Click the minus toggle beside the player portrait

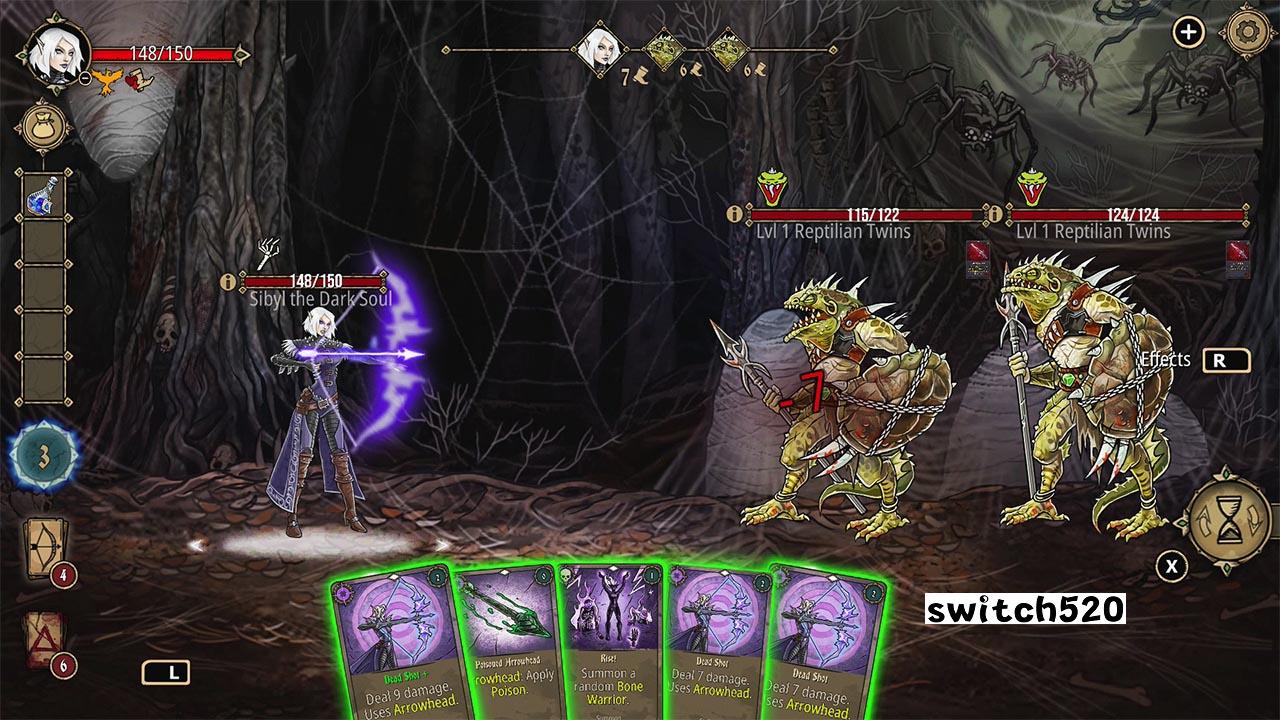86,77
